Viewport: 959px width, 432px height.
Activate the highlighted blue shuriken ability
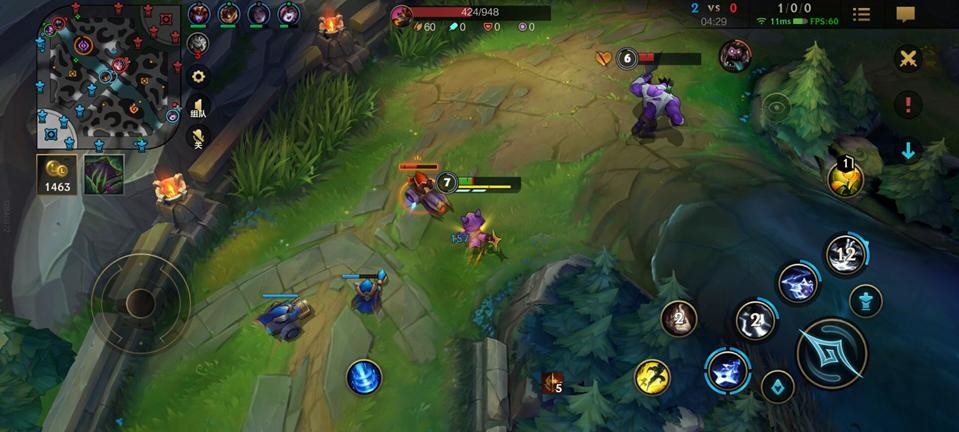728,371
